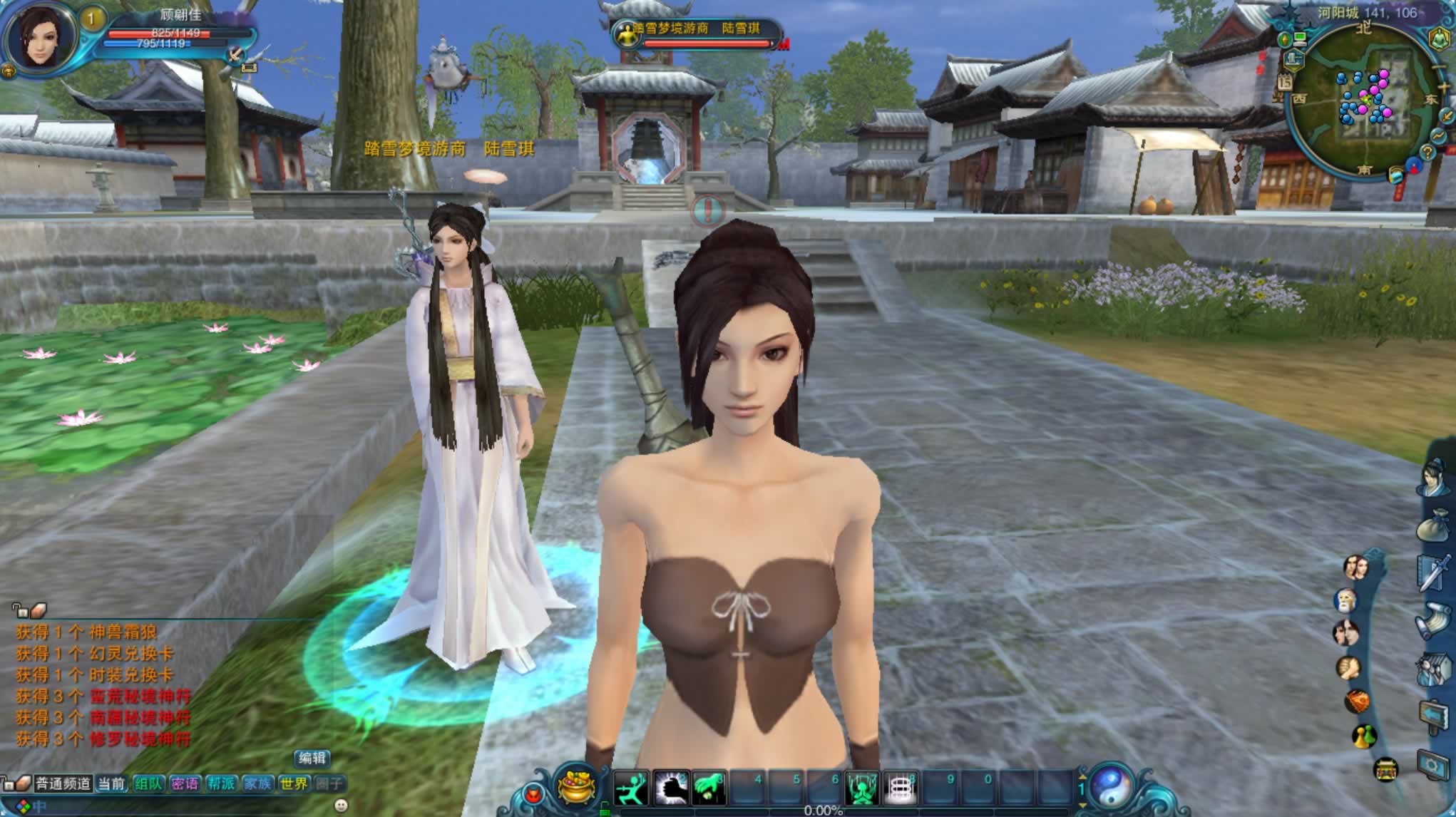The width and height of the screenshot is (1456, 817).
Task: Activate the green sword-fighter skill
Action: coord(631,788)
